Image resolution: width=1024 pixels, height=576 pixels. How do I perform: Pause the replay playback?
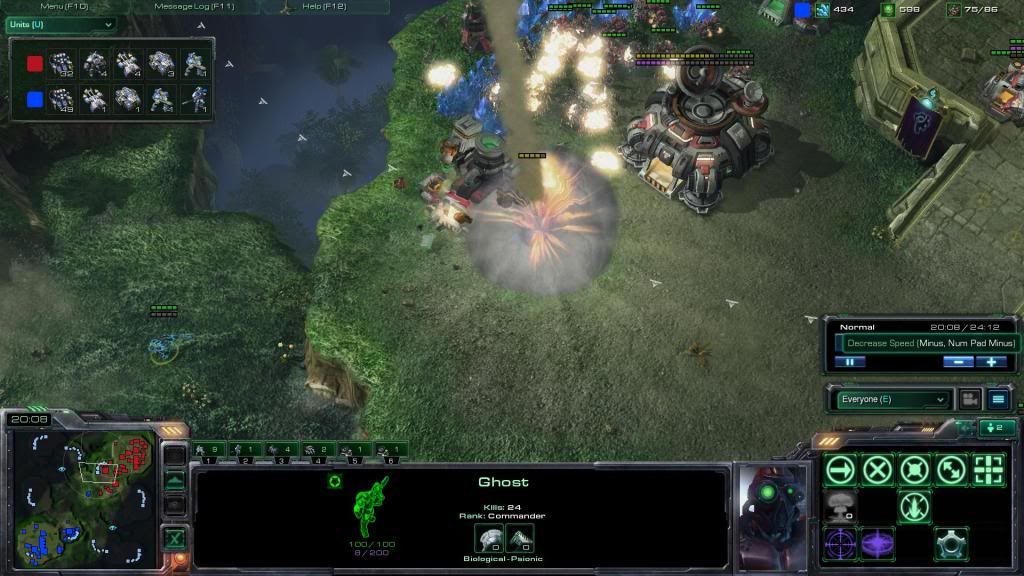[849, 362]
